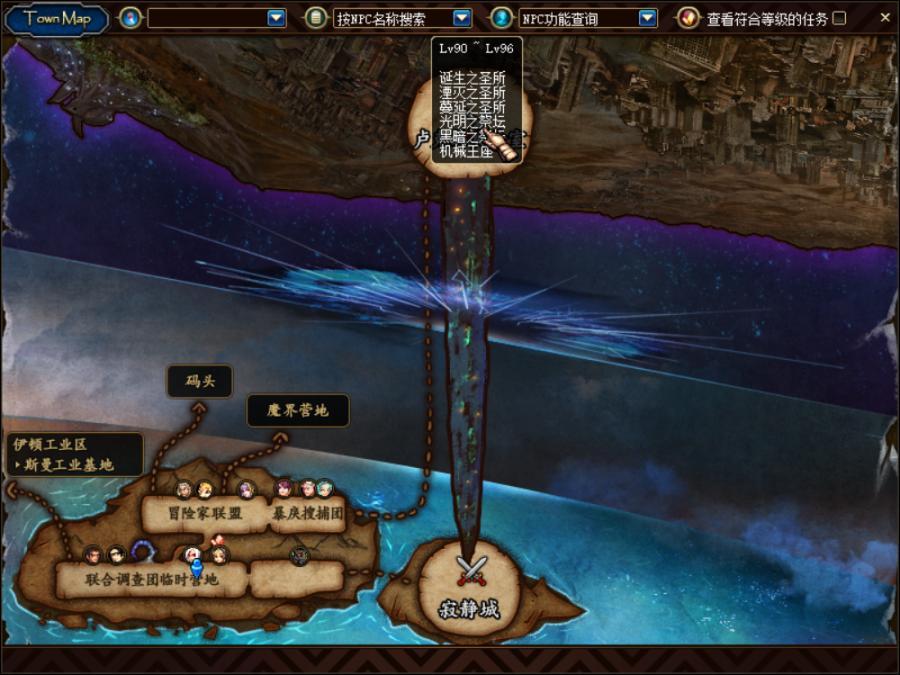Open the NPC功能查询 dropdown
This screenshot has width=900, height=675.
pos(647,18)
